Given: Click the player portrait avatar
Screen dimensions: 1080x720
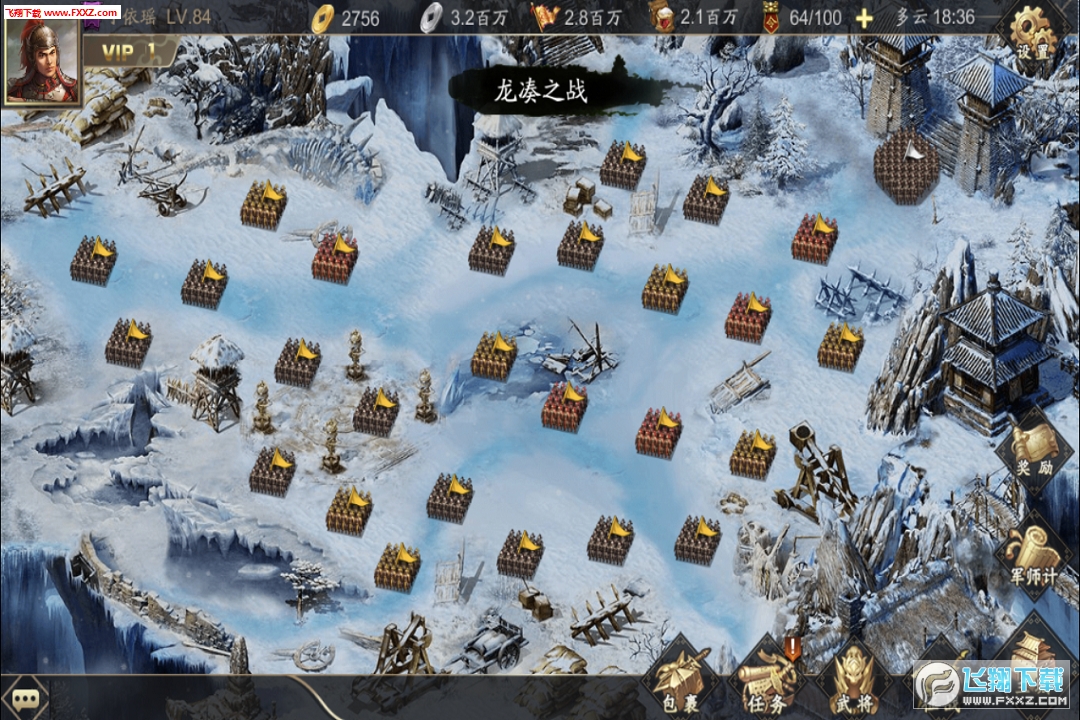Looking at the screenshot, I should (x=42, y=60).
